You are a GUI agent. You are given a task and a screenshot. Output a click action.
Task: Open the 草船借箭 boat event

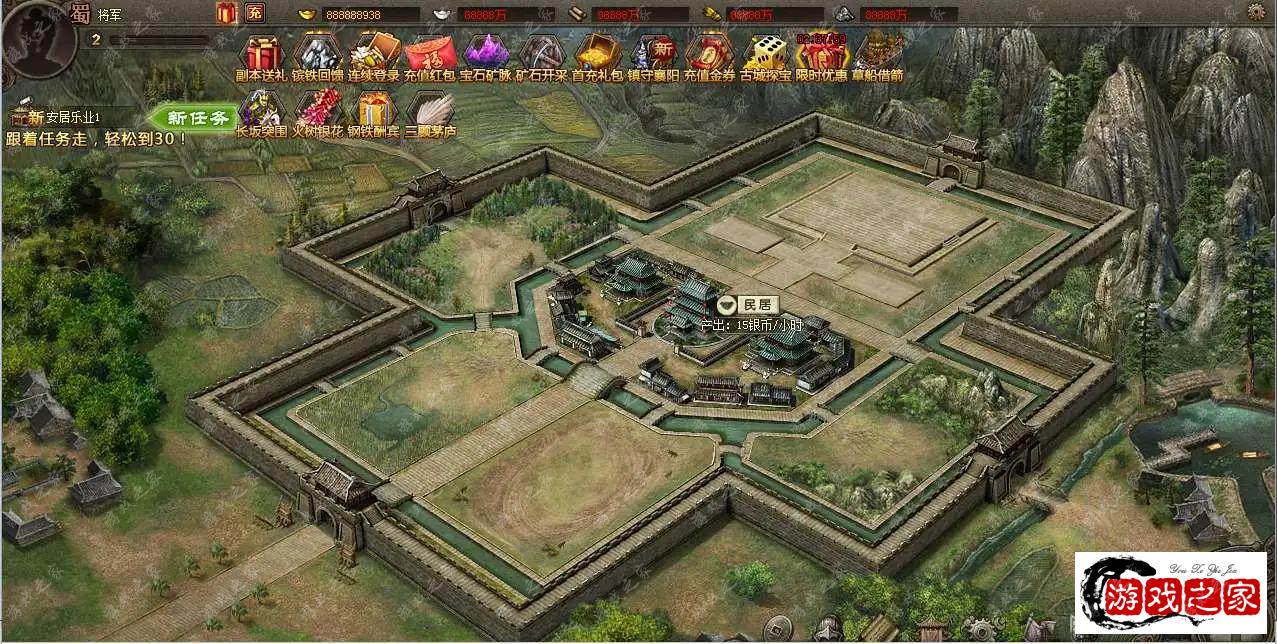[878, 53]
